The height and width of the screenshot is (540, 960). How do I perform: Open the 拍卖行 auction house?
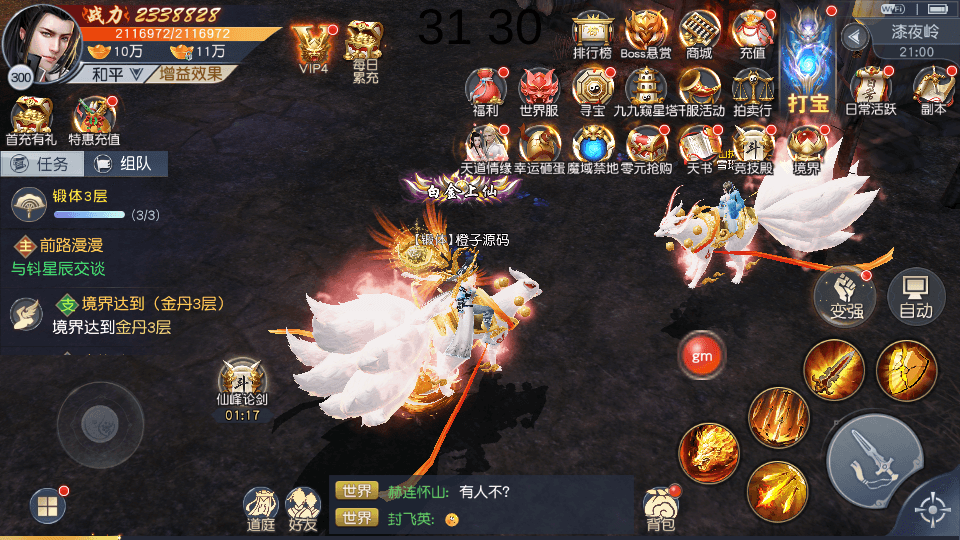point(752,92)
